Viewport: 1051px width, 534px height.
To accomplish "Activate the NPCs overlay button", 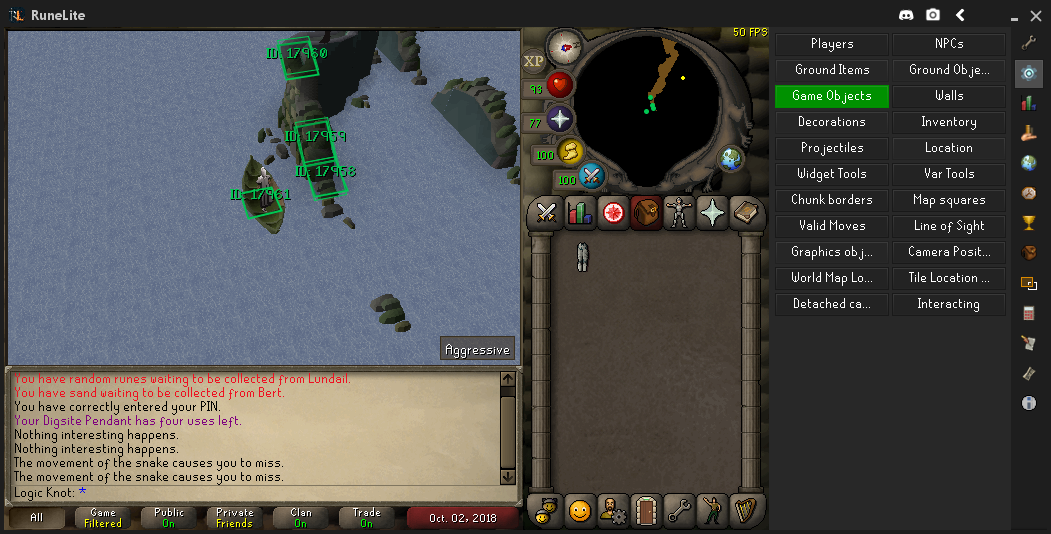I will (948, 44).
